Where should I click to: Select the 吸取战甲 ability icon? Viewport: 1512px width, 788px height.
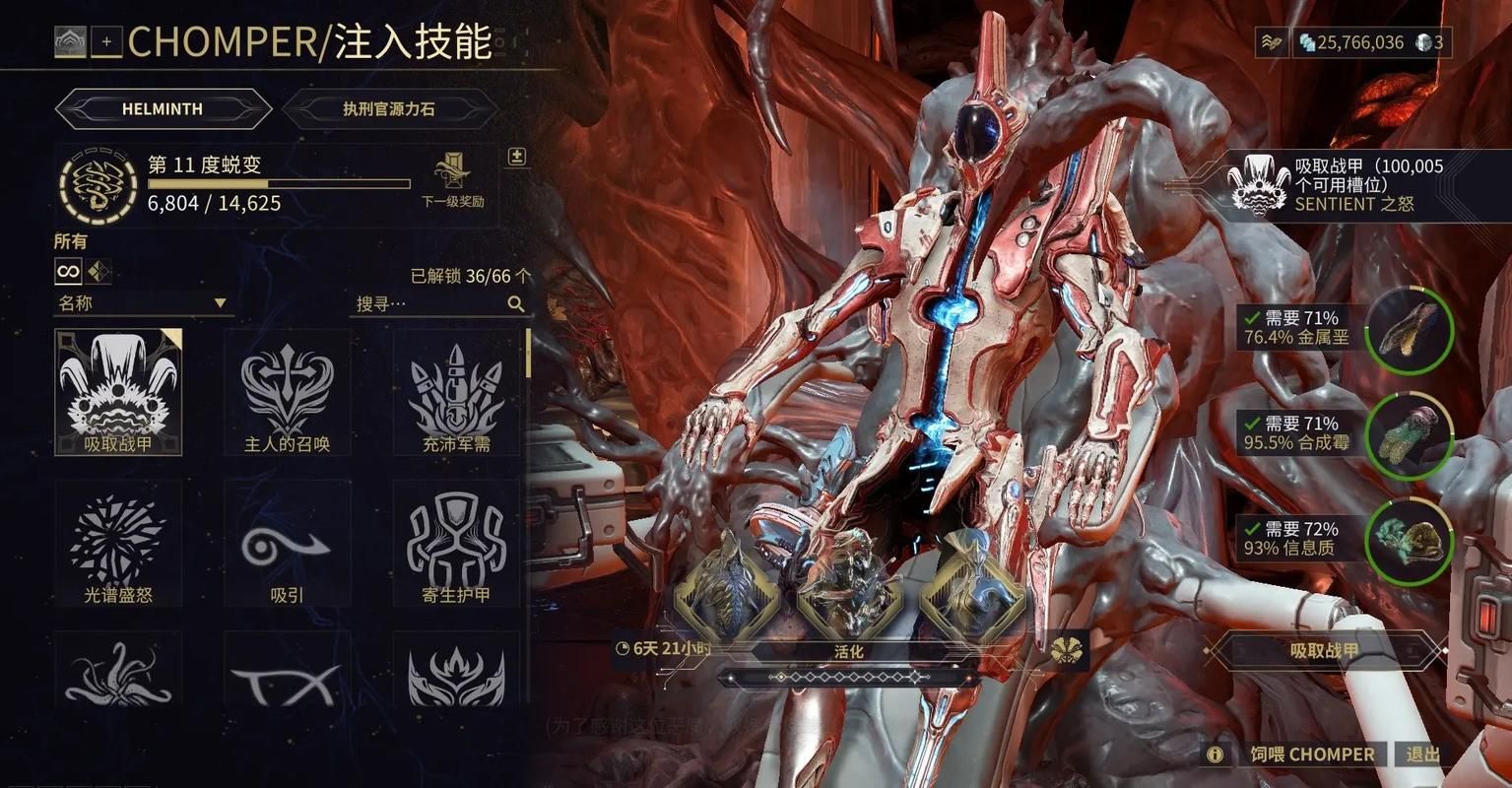pyautogui.click(x=118, y=392)
